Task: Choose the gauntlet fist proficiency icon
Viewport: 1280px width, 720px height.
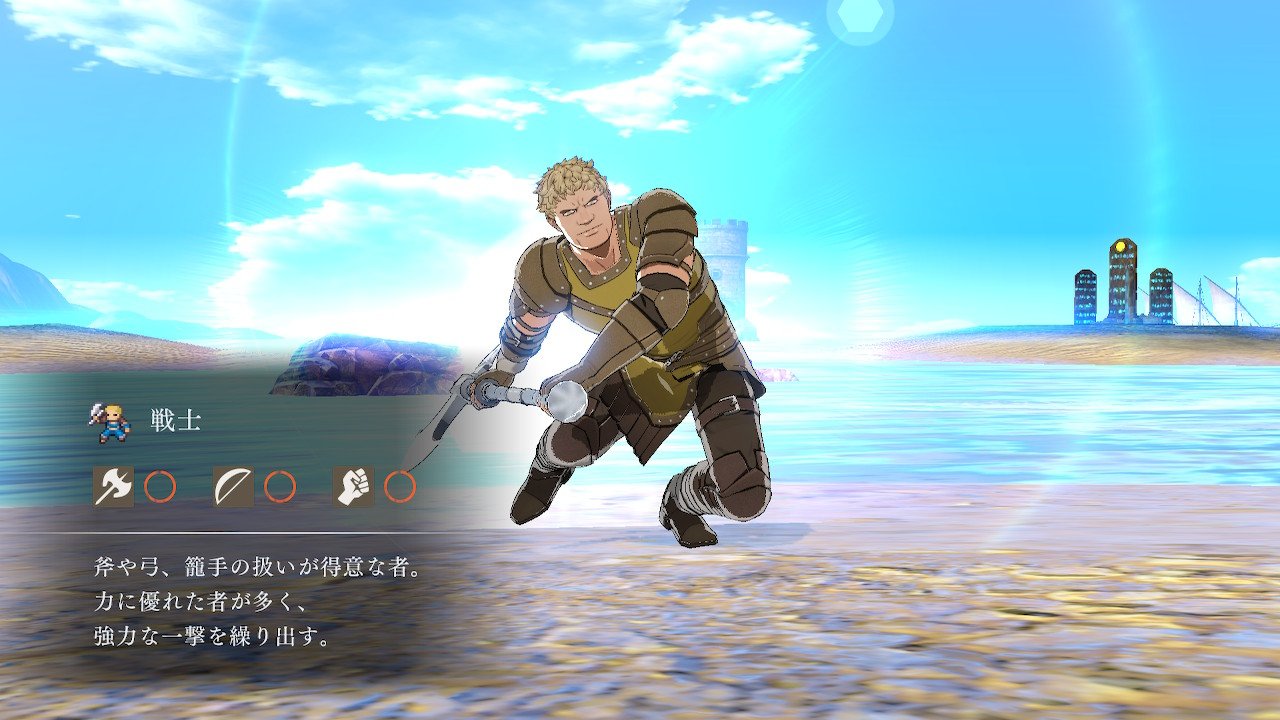Action: [353, 486]
